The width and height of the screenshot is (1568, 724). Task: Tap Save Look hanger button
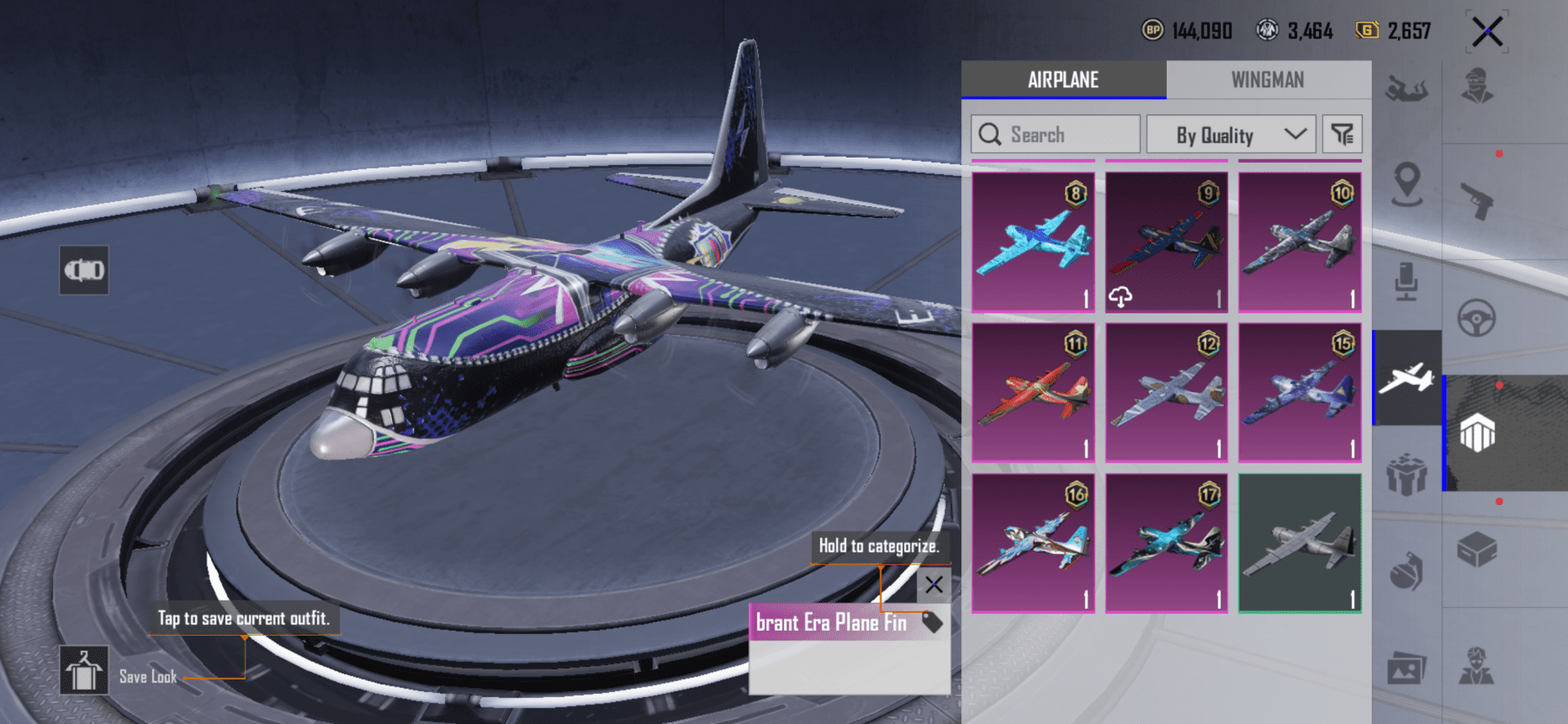84,670
